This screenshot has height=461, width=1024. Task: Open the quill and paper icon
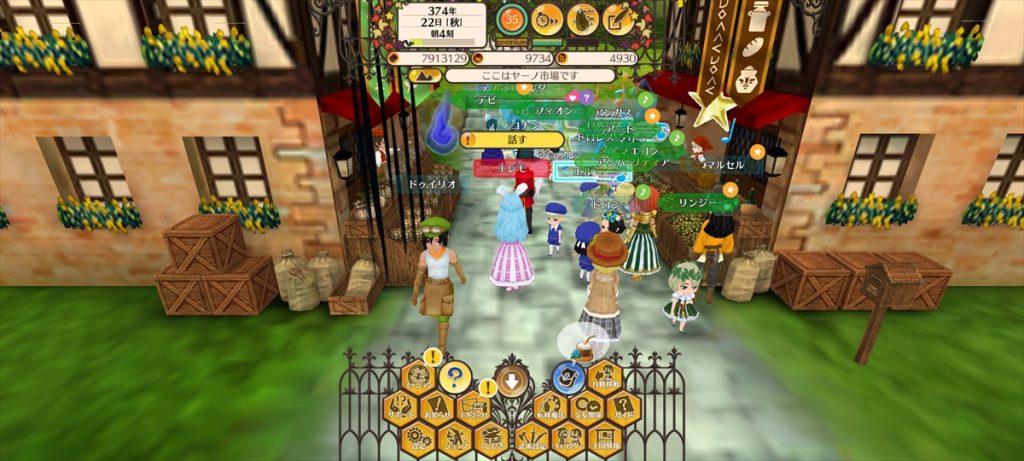coord(618,18)
